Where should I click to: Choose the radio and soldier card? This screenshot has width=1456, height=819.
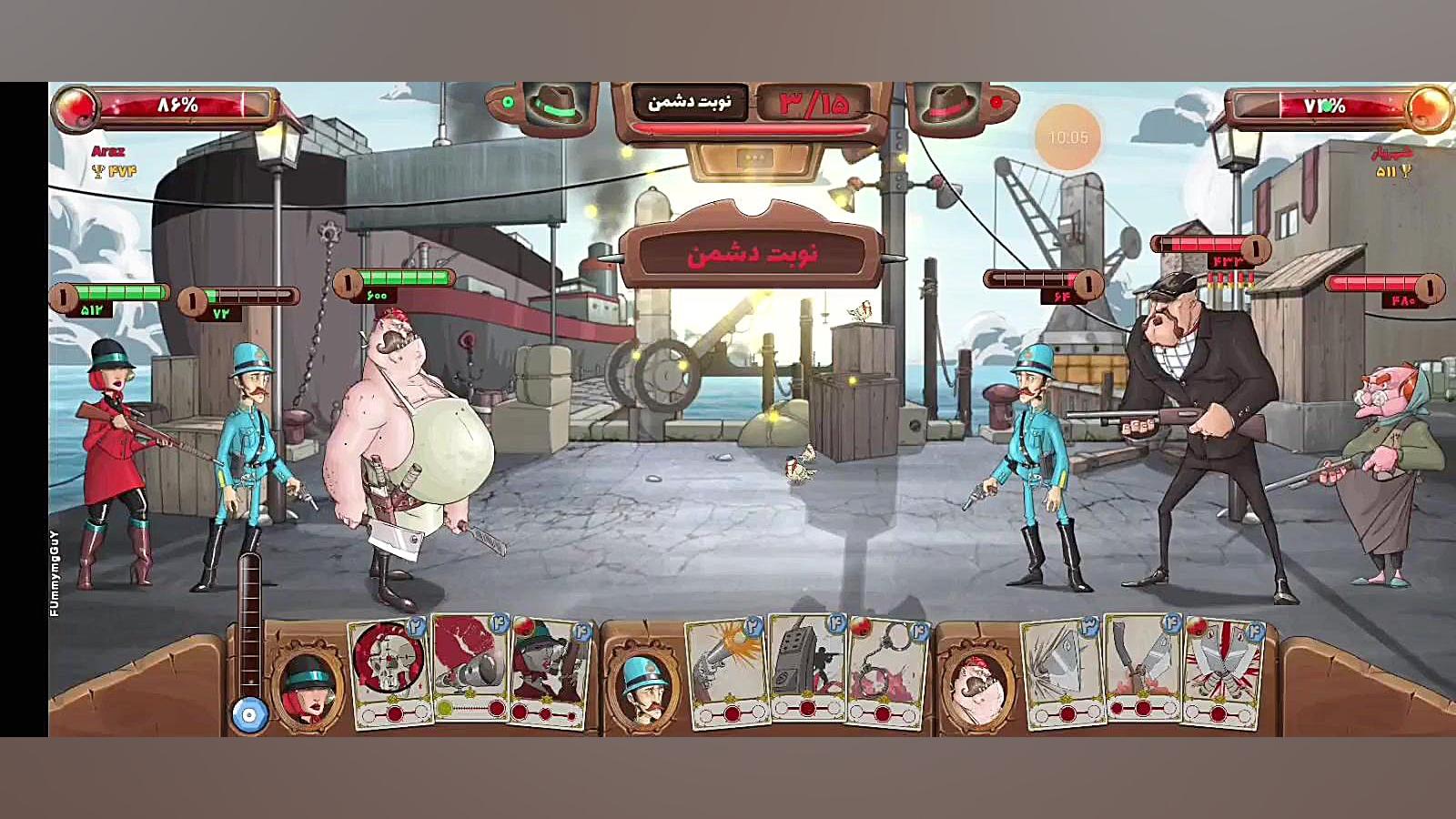807,669
